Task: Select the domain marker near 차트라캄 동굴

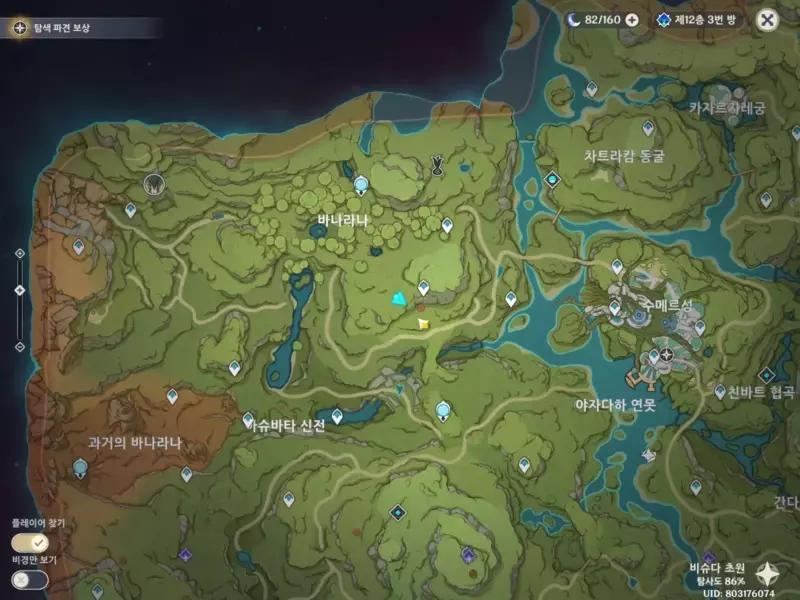Action: coord(552,180)
